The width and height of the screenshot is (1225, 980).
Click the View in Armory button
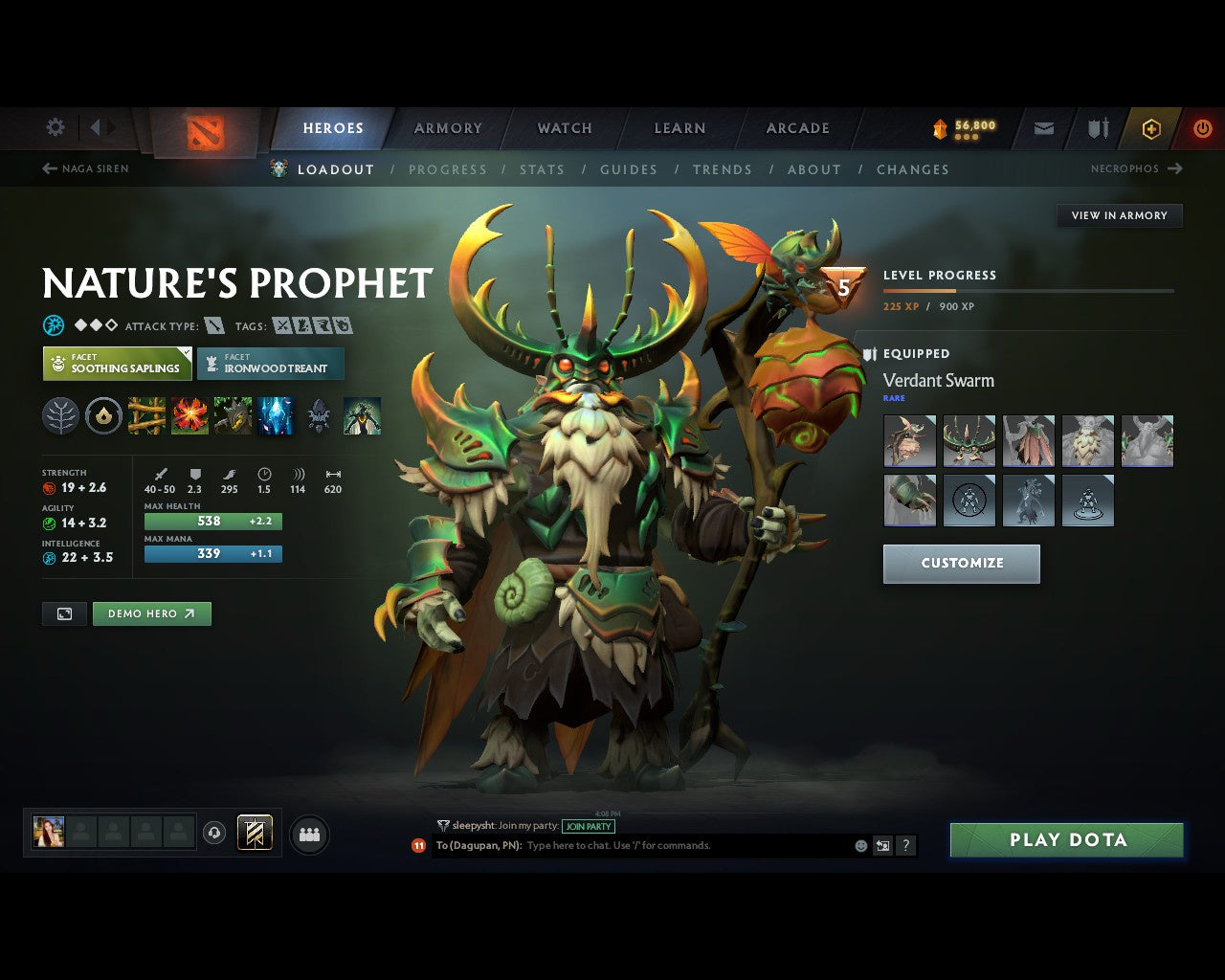pyautogui.click(x=1119, y=215)
